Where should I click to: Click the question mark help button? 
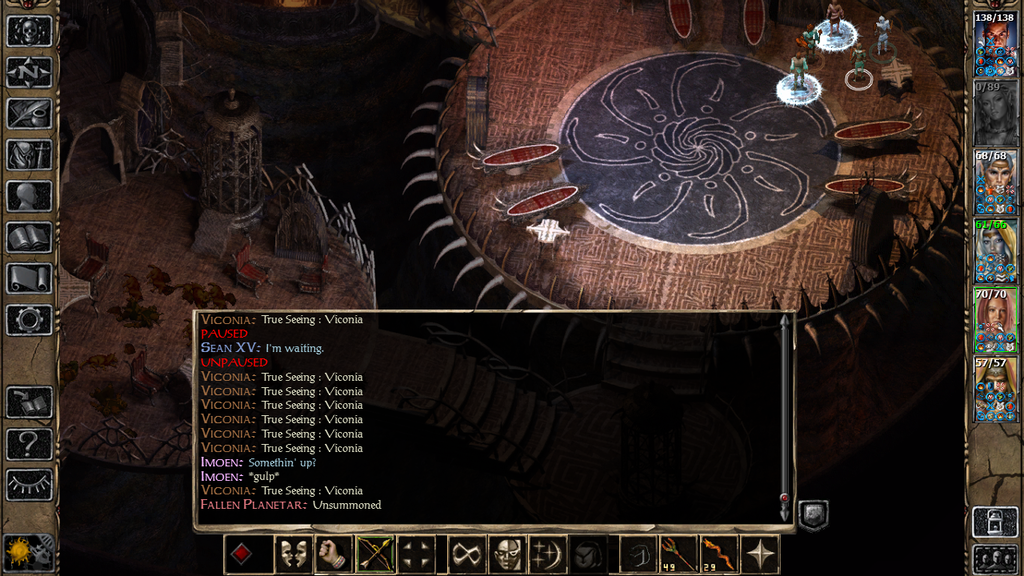pyautogui.click(x=29, y=443)
